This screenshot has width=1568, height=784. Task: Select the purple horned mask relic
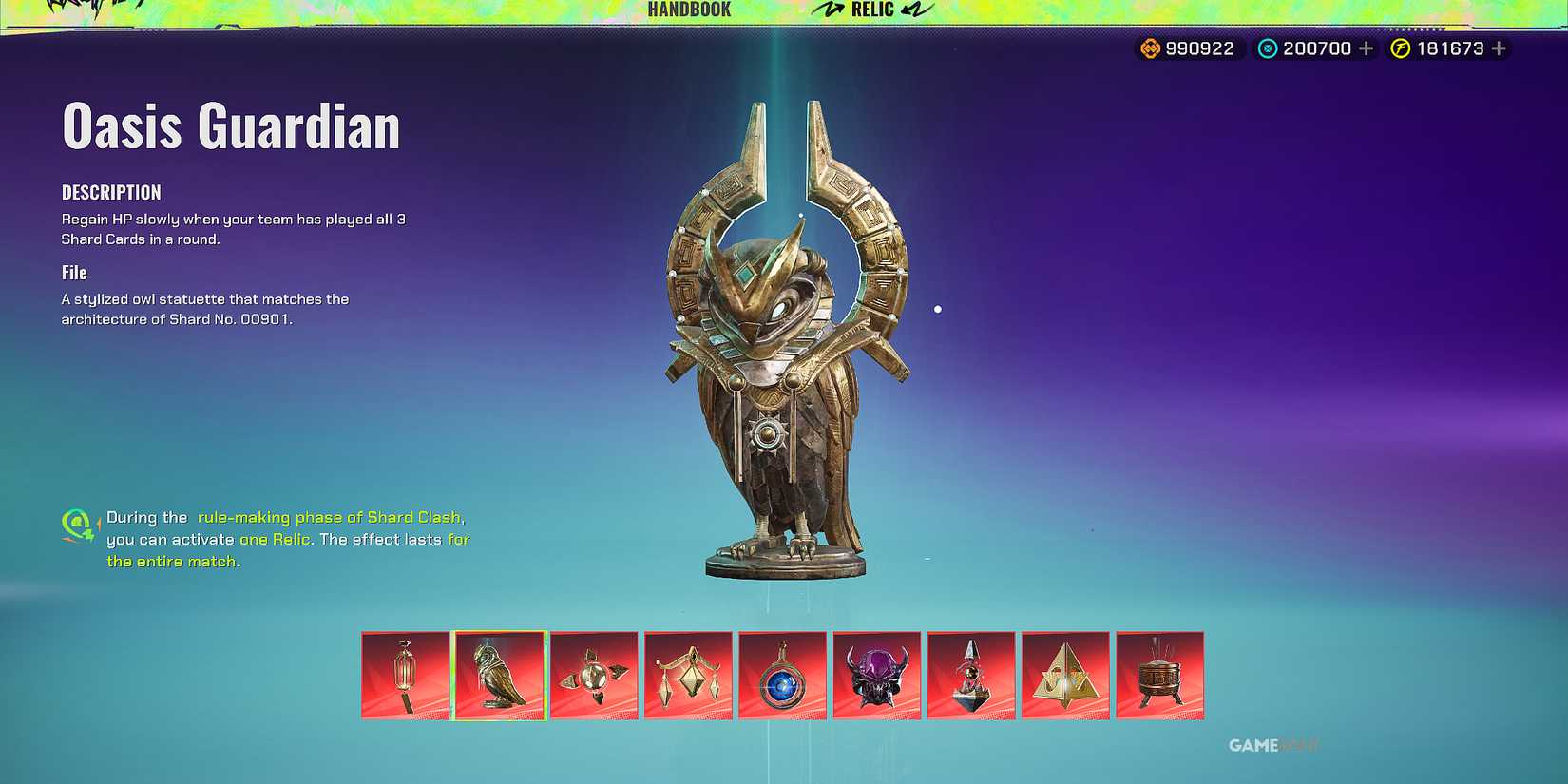click(876, 676)
